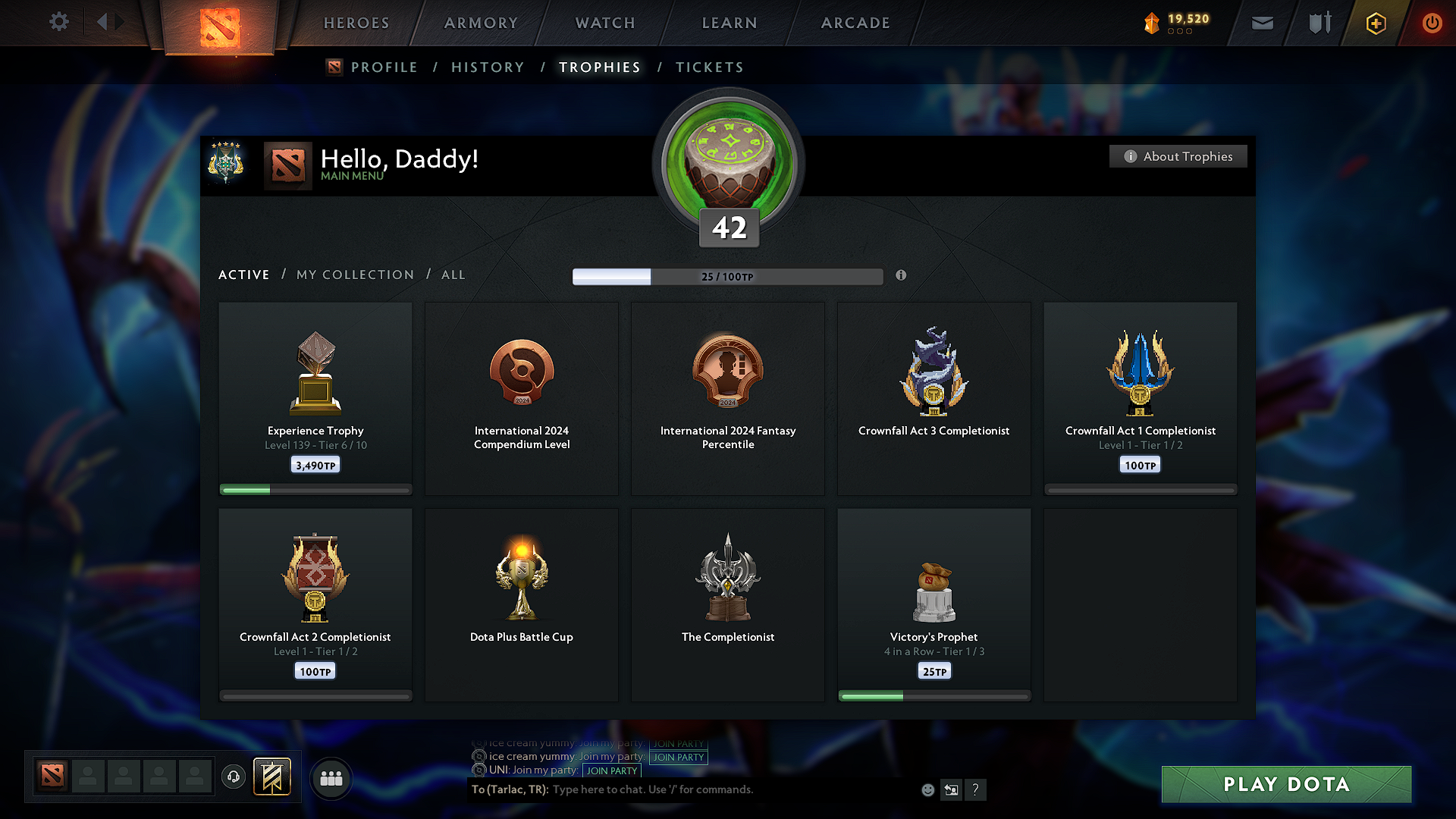
Task: Switch to the ARMORY menu
Action: (482, 23)
